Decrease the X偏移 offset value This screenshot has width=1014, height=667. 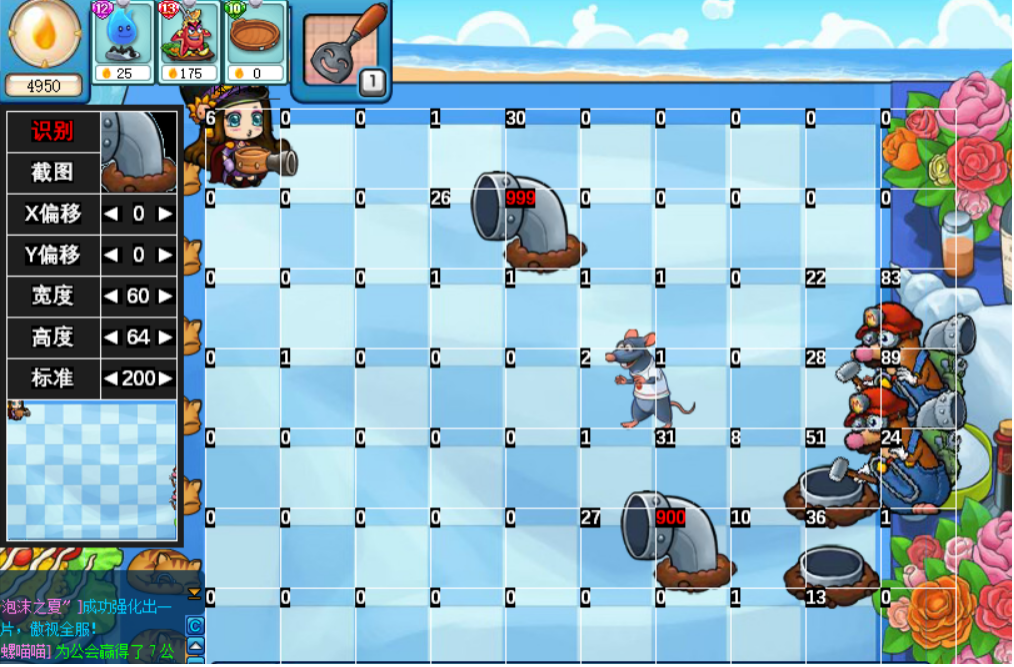coord(111,214)
